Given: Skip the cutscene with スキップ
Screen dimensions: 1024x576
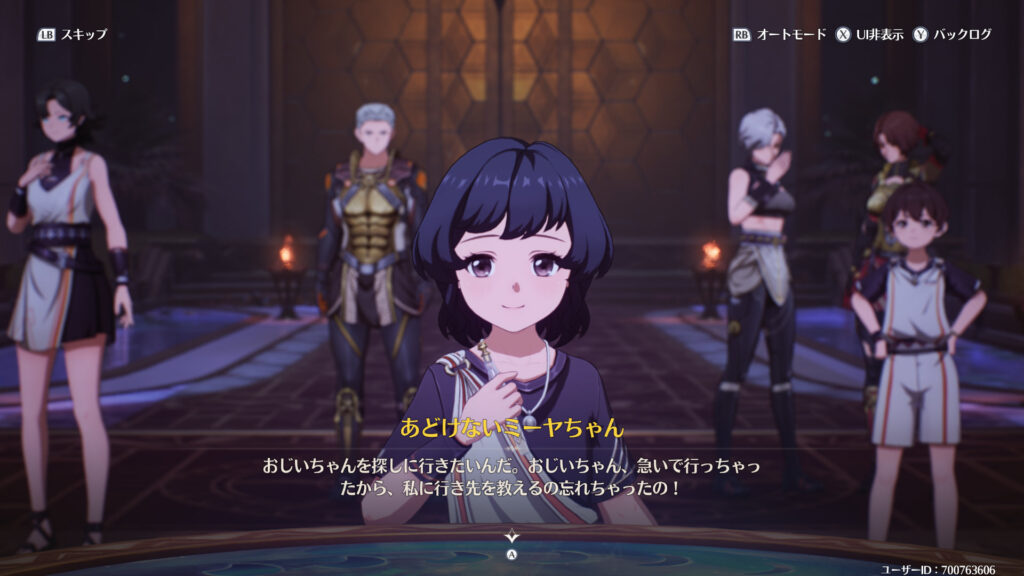Looking at the screenshot, I should [72, 34].
